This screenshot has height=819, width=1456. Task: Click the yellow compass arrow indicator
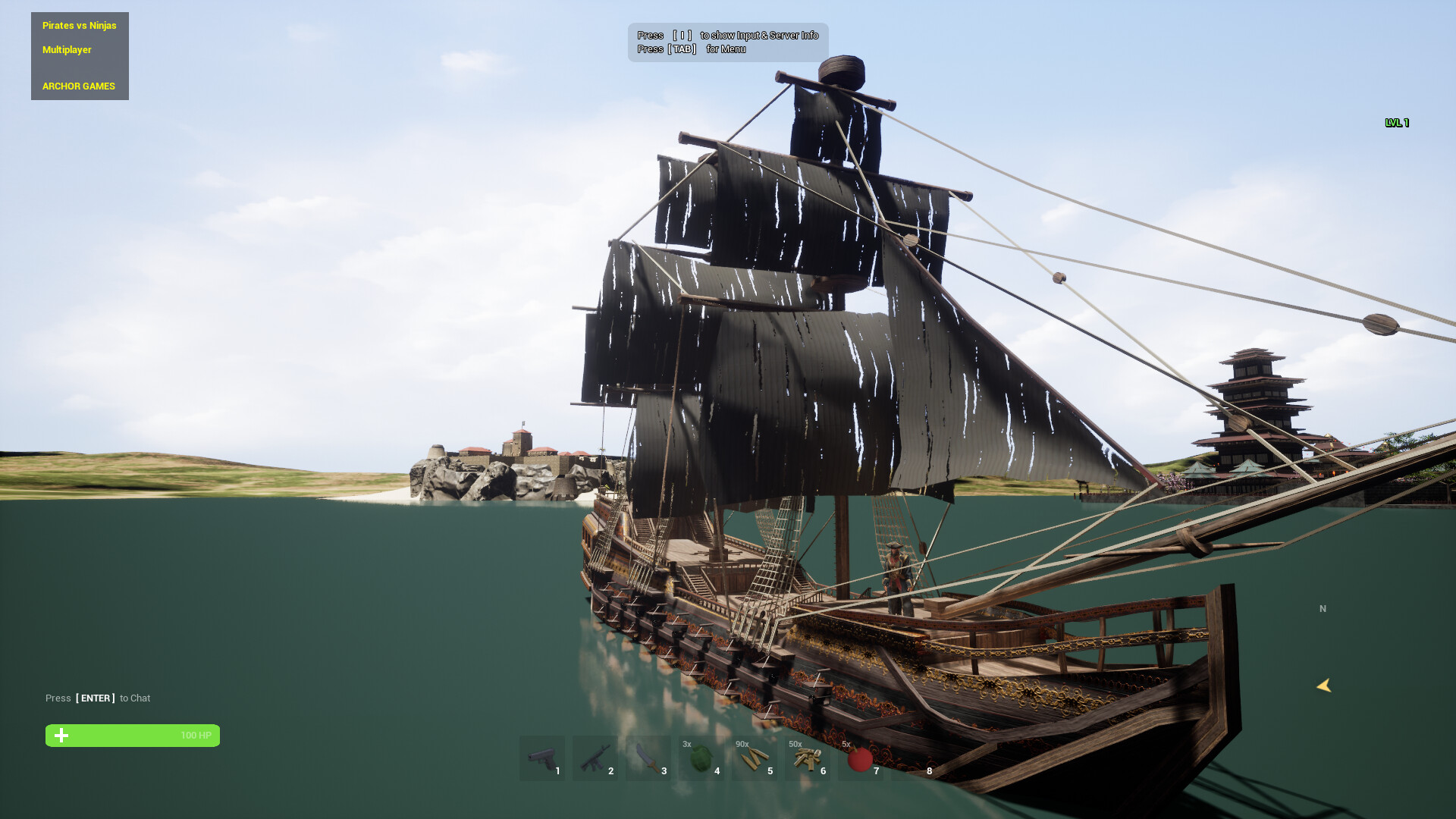(1324, 686)
